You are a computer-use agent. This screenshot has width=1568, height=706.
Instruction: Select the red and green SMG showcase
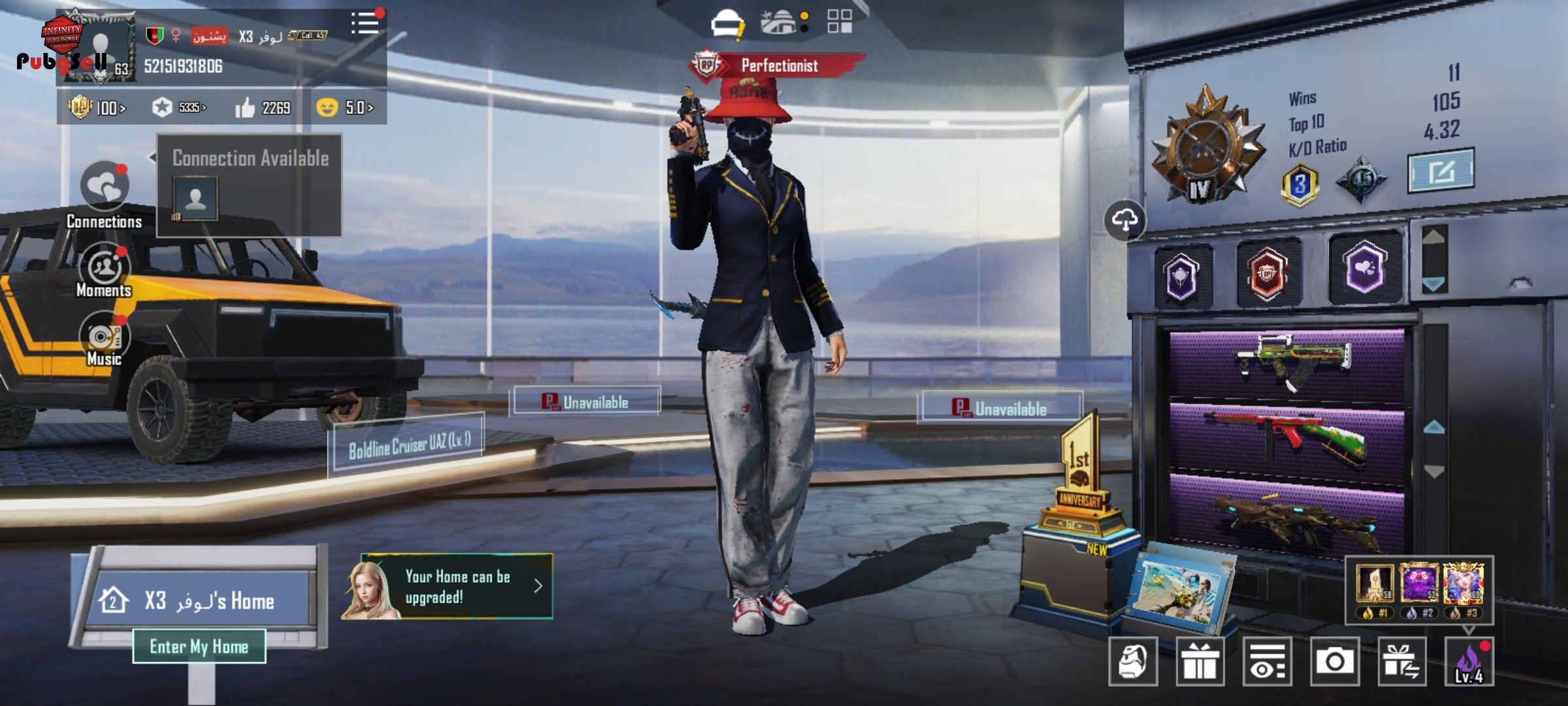1286,436
